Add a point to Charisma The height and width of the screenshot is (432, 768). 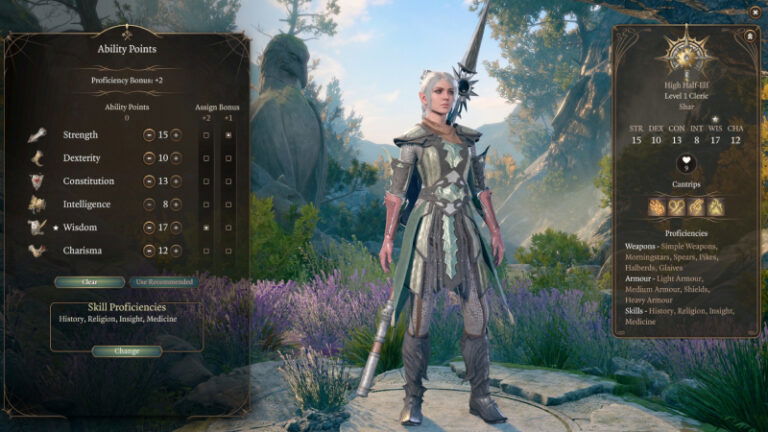click(176, 251)
